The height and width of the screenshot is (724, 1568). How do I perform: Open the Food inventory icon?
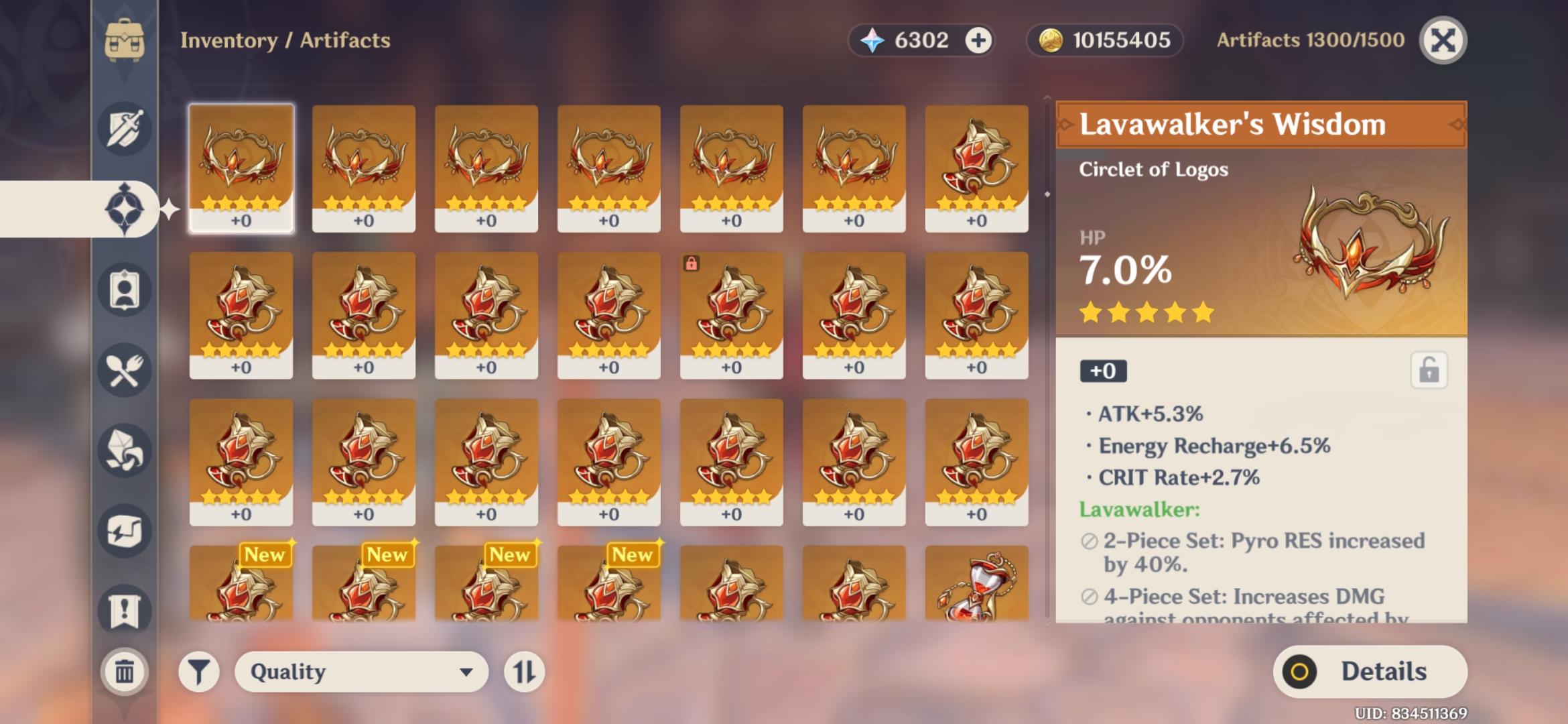(124, 370)
